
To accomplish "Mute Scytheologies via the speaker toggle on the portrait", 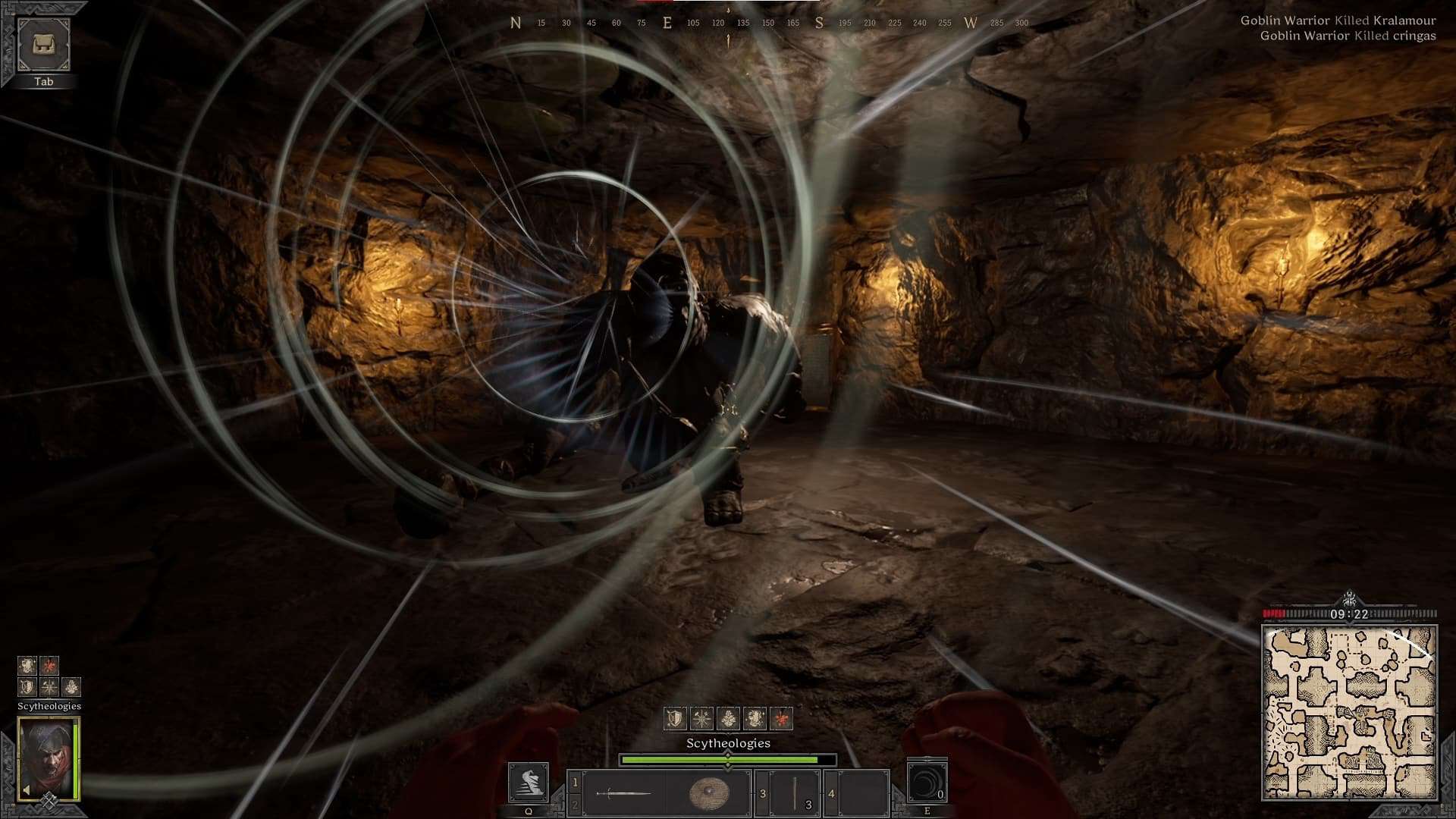I will click(27, 789).
